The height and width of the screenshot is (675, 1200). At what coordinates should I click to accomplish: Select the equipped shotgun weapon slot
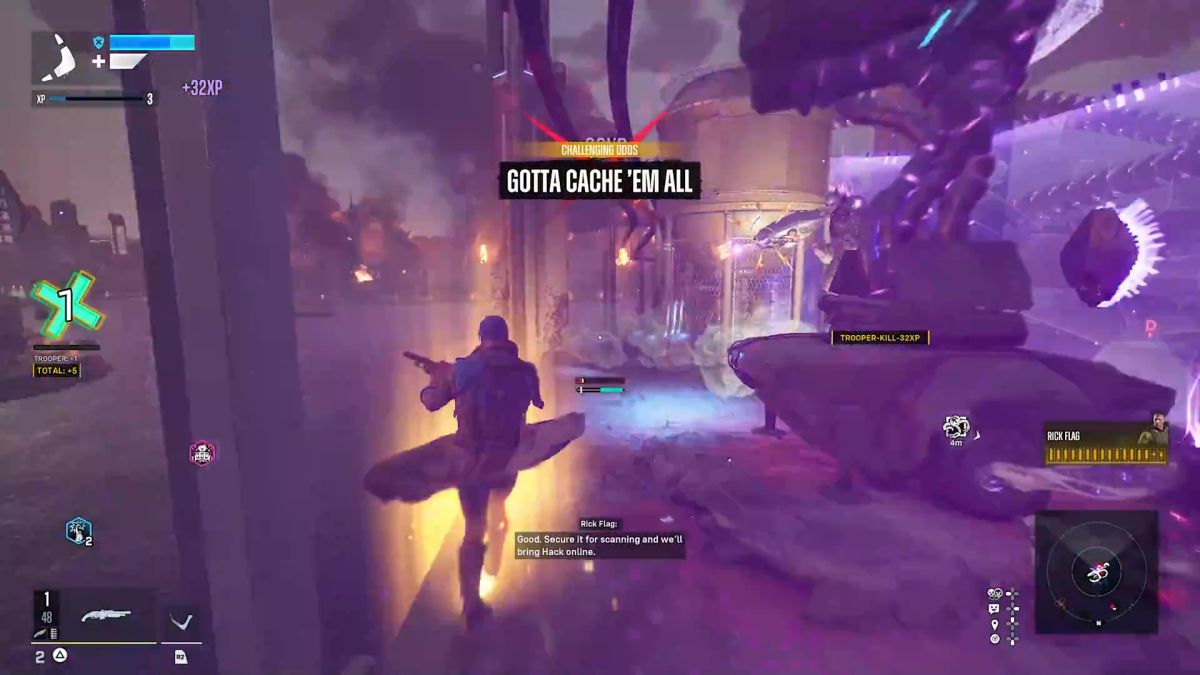106,616
